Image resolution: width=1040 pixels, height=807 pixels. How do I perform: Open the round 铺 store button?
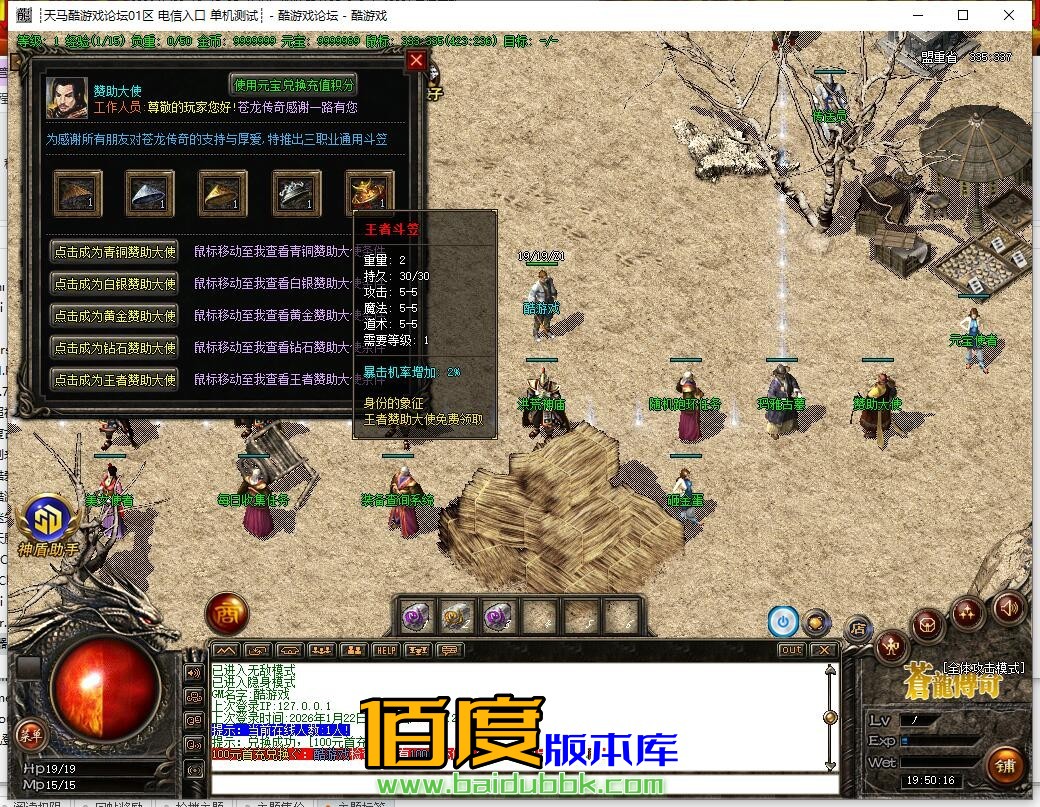coord(1004,765)
